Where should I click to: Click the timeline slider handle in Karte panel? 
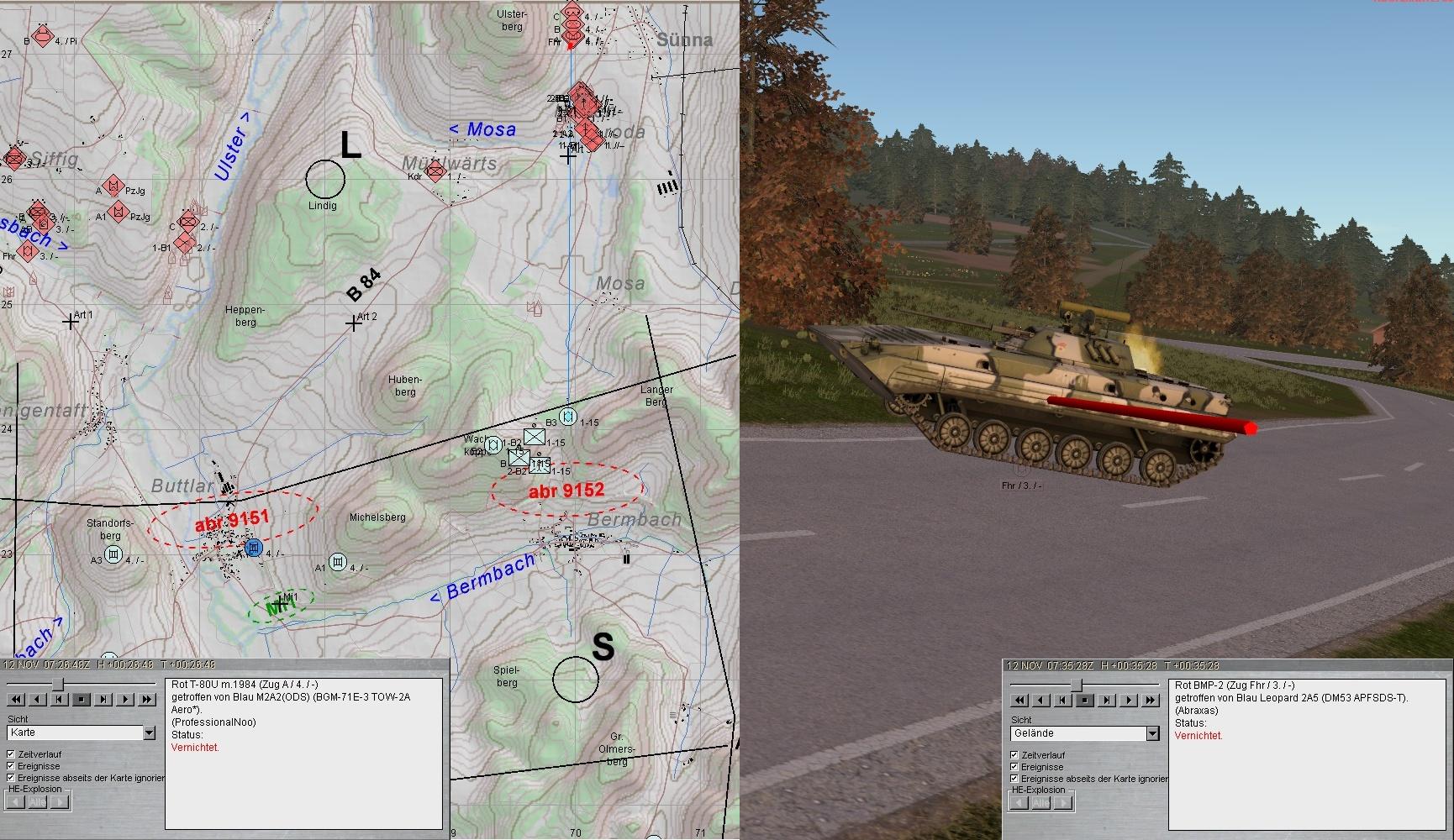point(58,685)
